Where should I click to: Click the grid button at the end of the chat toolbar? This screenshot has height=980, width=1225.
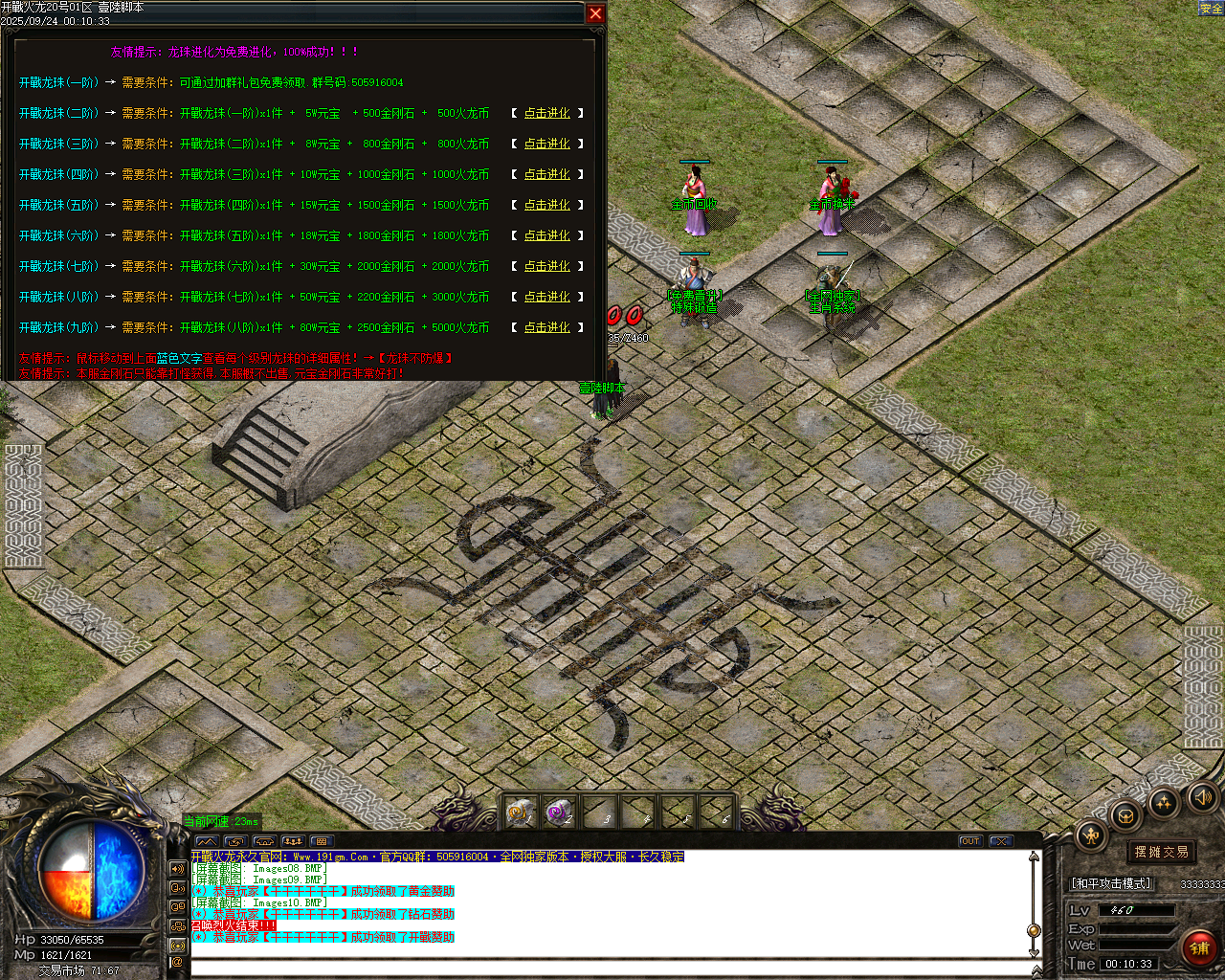[x=322, y=841]
